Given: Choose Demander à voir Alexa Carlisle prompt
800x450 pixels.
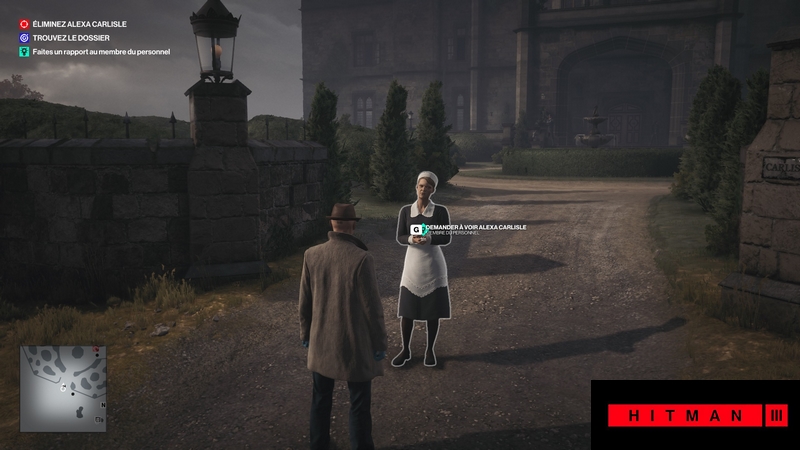Looking at the screenshot, I should tap(470, 229).
